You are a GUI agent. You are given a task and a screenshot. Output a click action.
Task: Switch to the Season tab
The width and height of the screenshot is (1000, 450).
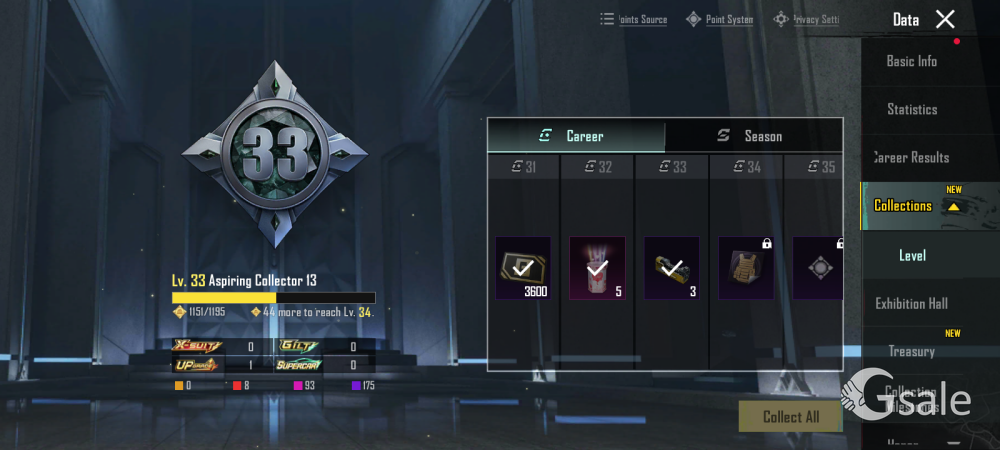point(753,136)
